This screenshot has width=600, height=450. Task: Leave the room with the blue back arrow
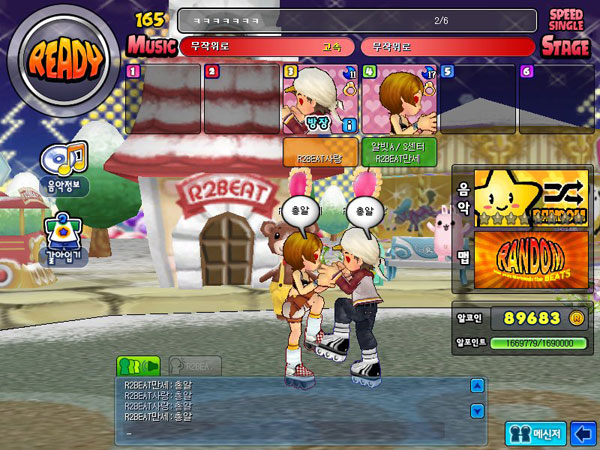pyautogui.click(x=583, y=433)
